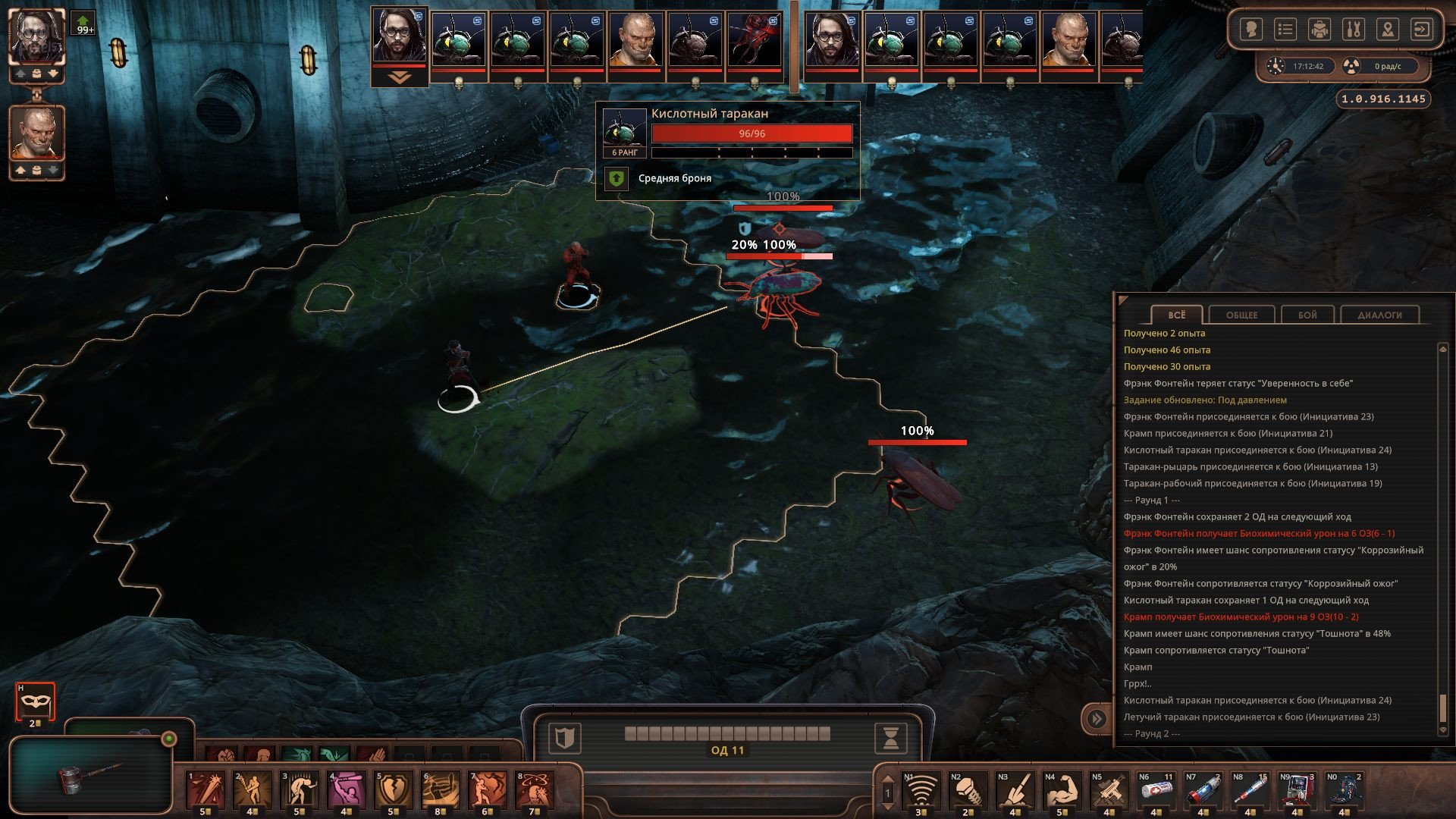This screenshot has height=819, width=1456.
Task: Activate the flexed bicep skill in slot N4
Action: (x=1062, y=789)
